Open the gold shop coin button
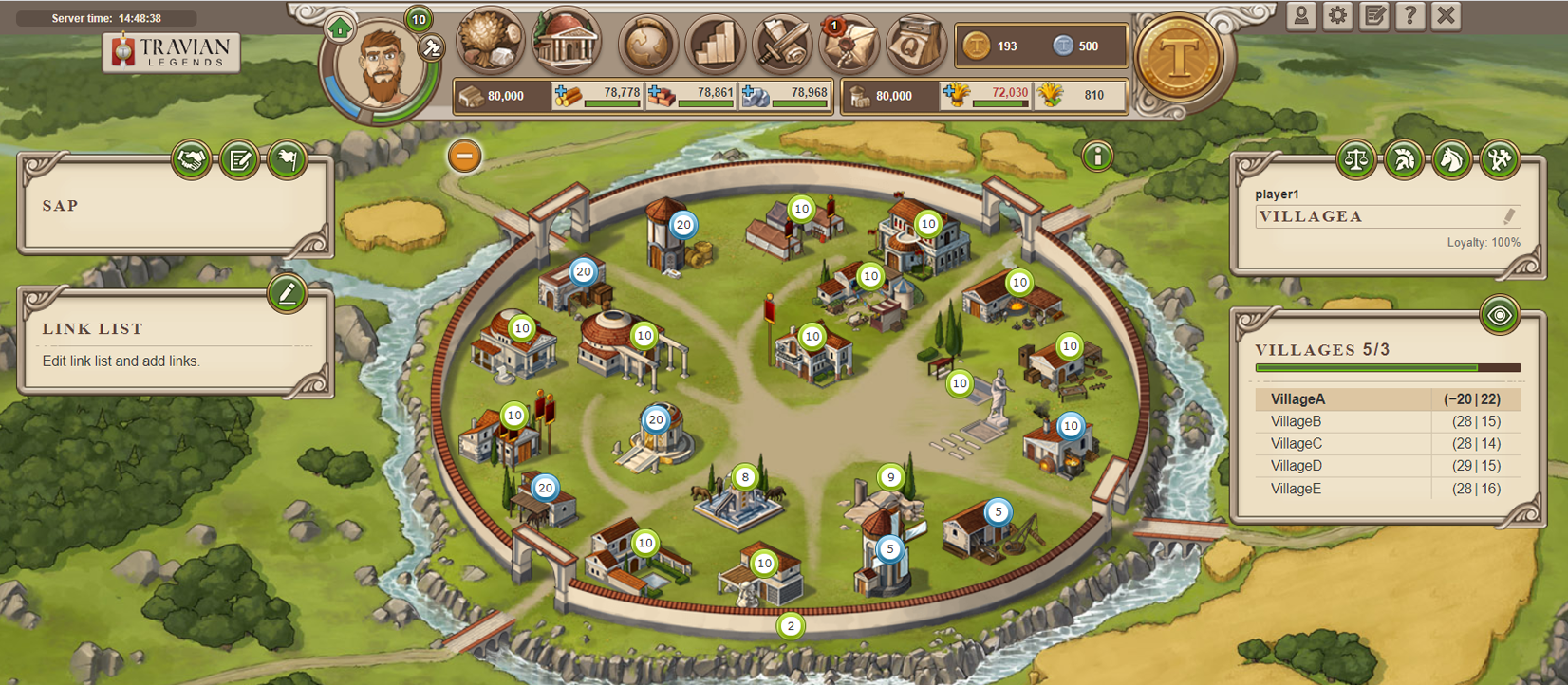Image resolution: width=1568 pixels, height=685 pixels. (x=1177, y=58)
